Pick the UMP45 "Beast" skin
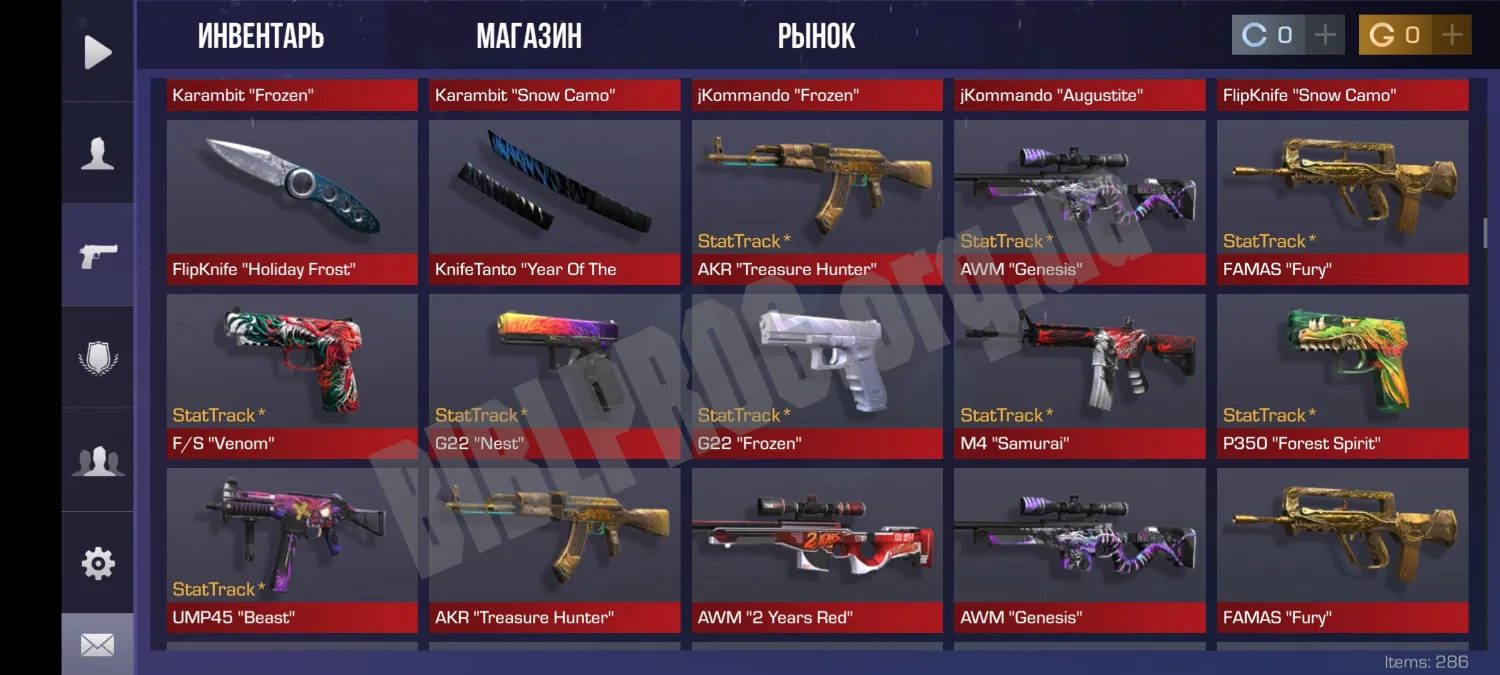Viewport: 1500px width, 675px height. tap(292, 550)
